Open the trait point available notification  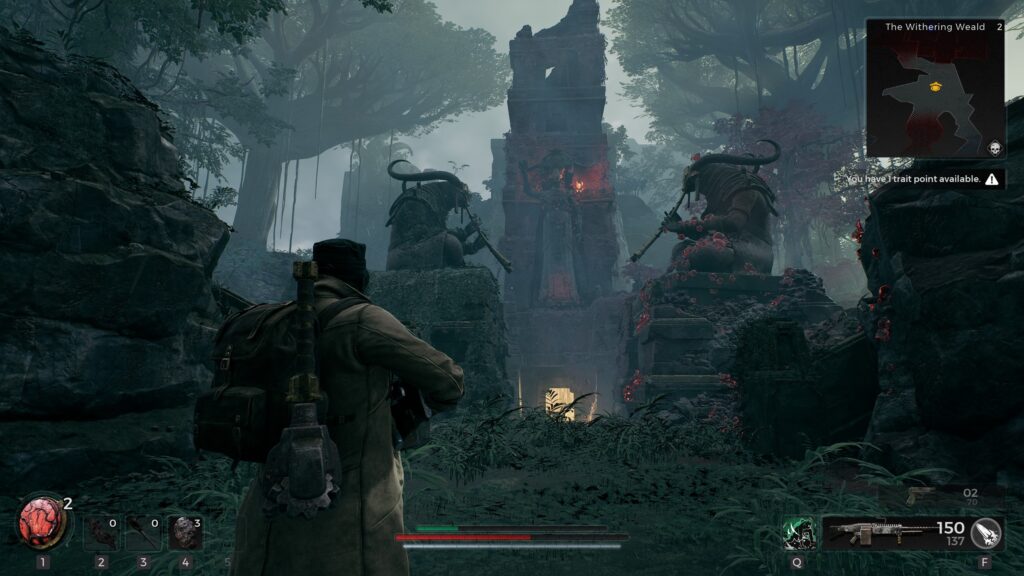click(x=922, y=179)
